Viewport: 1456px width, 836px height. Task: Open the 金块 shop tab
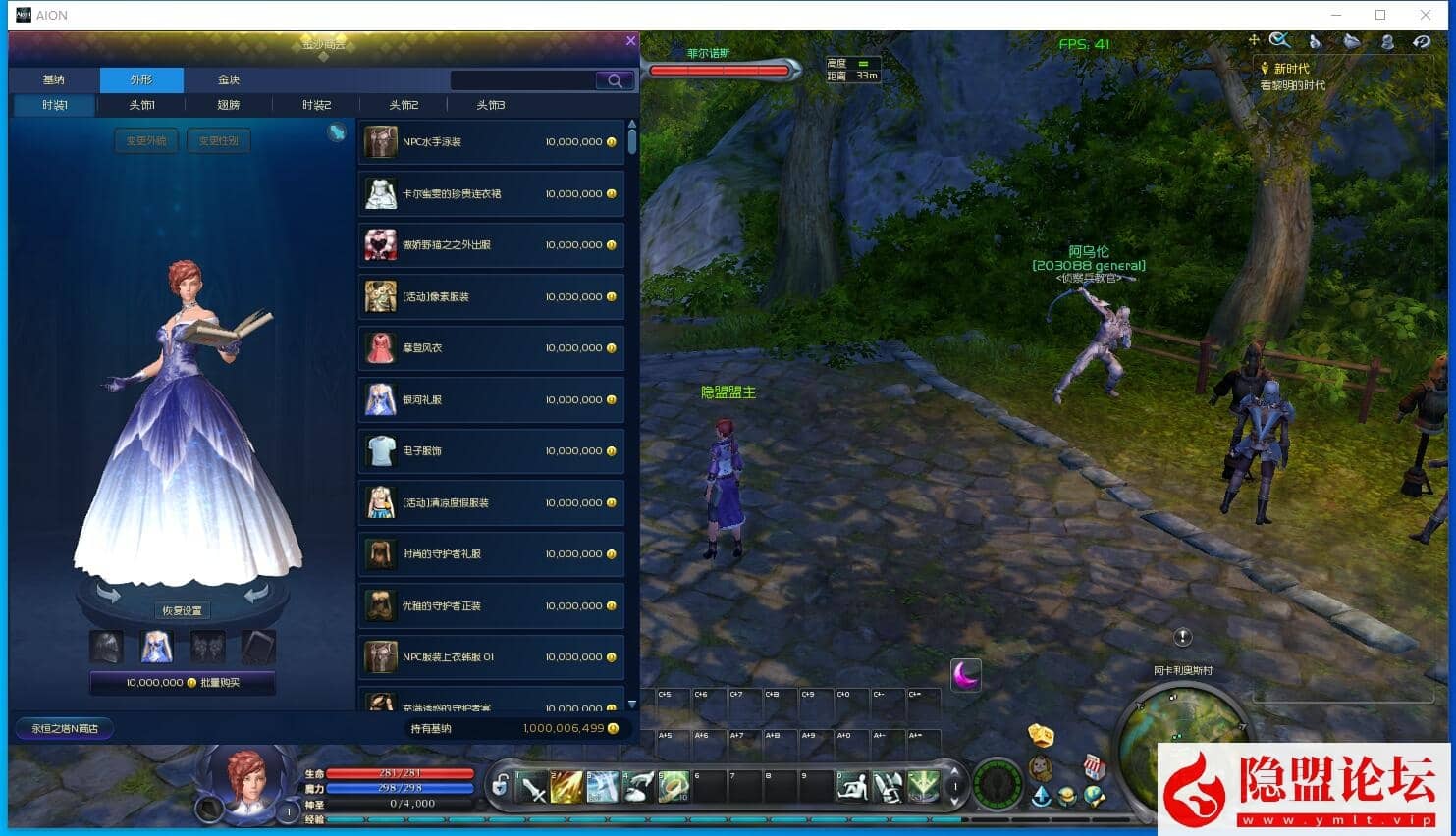pyautogui.click(x=229, y=79)
